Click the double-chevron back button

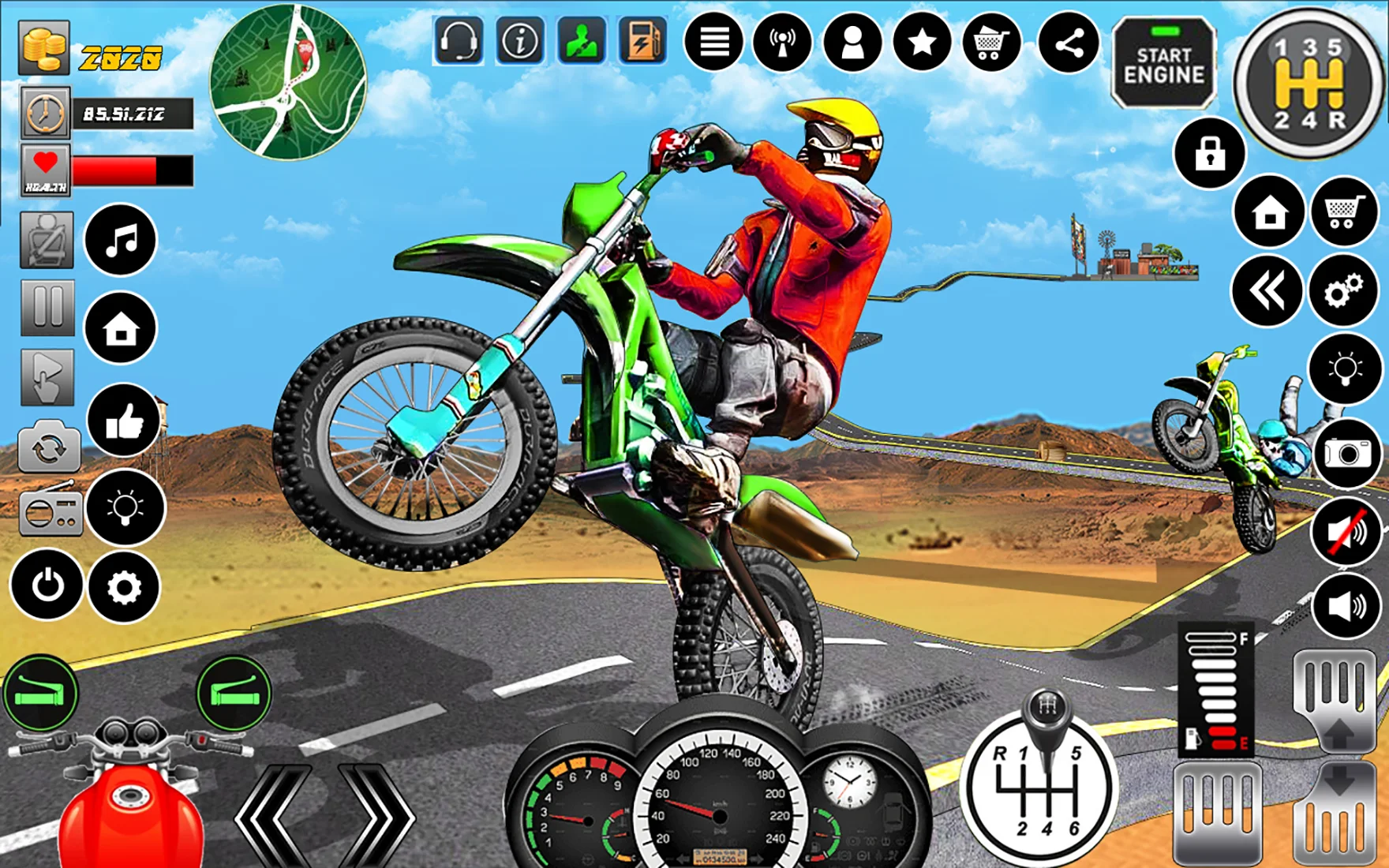pyautogui.click(x=1267, y=292)
